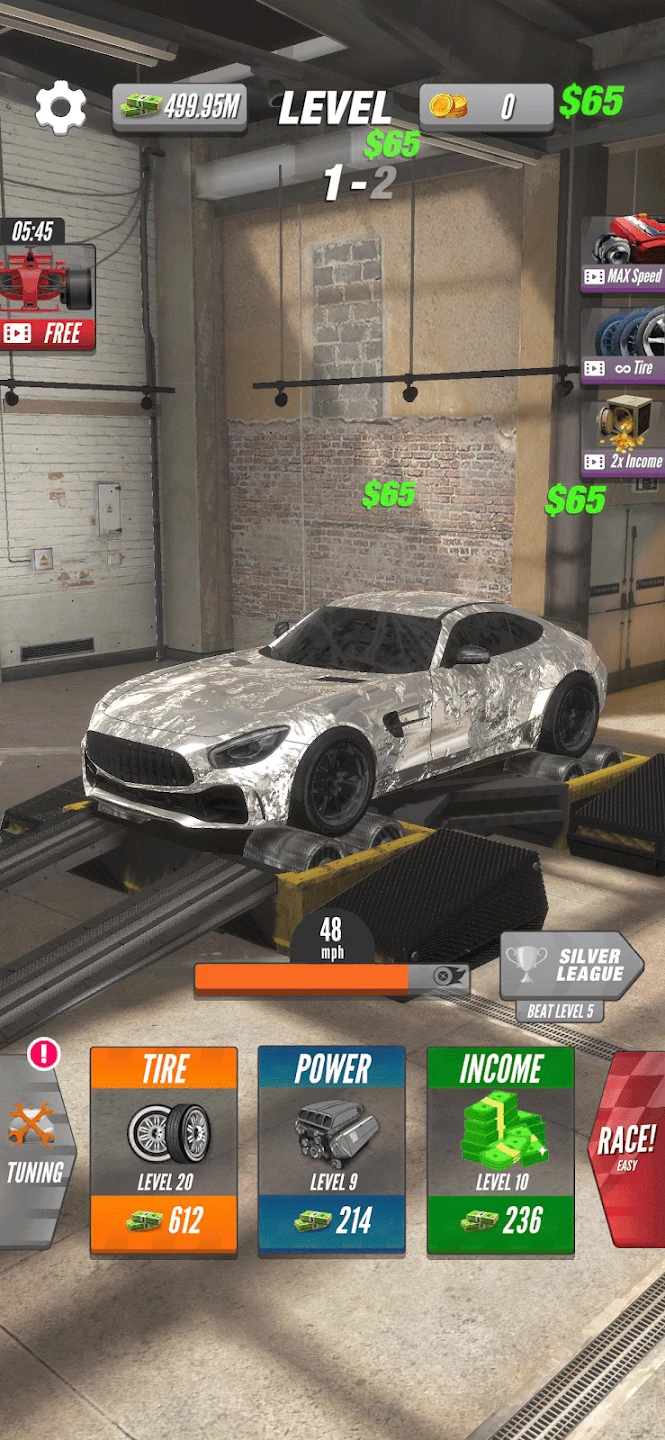Tap the cash balance counter

coord(180,107)
